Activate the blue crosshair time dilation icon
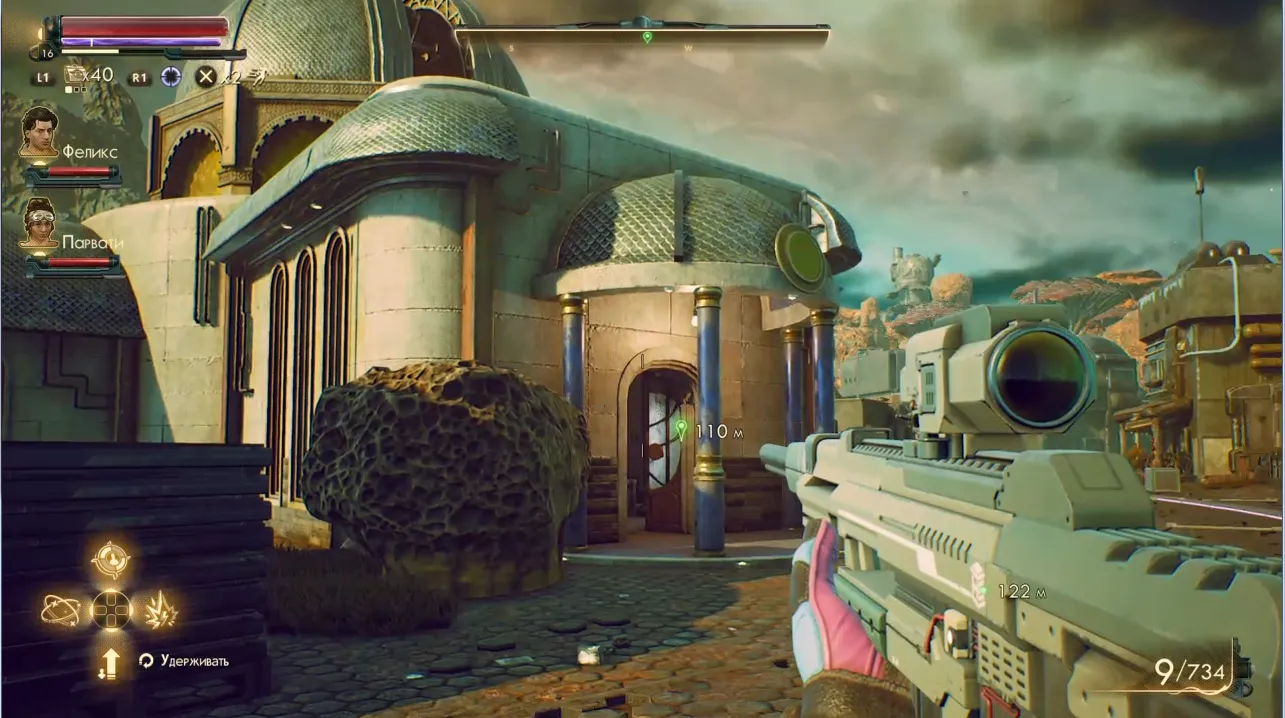 tap(171, 76)
